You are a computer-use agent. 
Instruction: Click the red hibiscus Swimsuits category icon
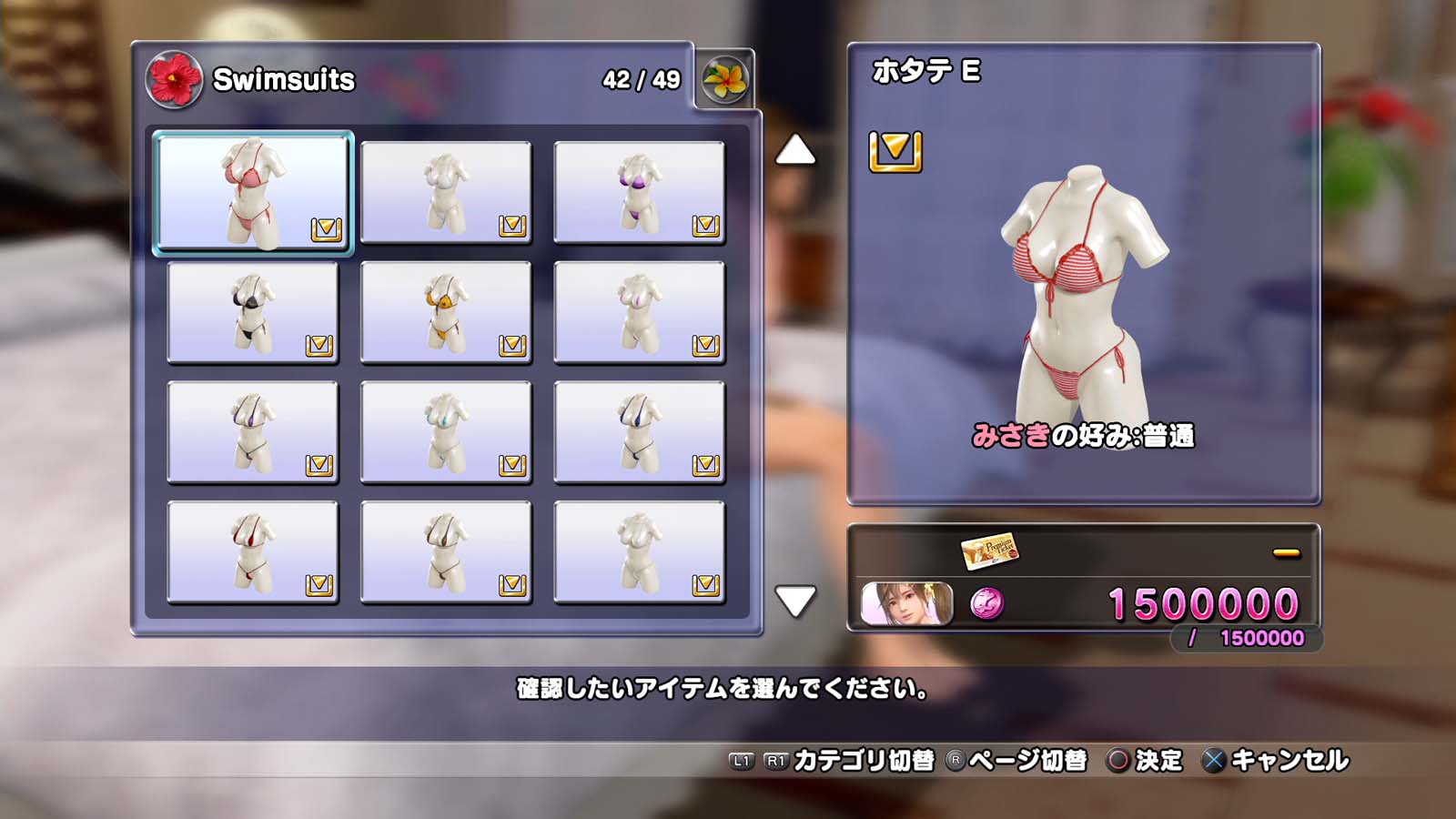[173, 80]
